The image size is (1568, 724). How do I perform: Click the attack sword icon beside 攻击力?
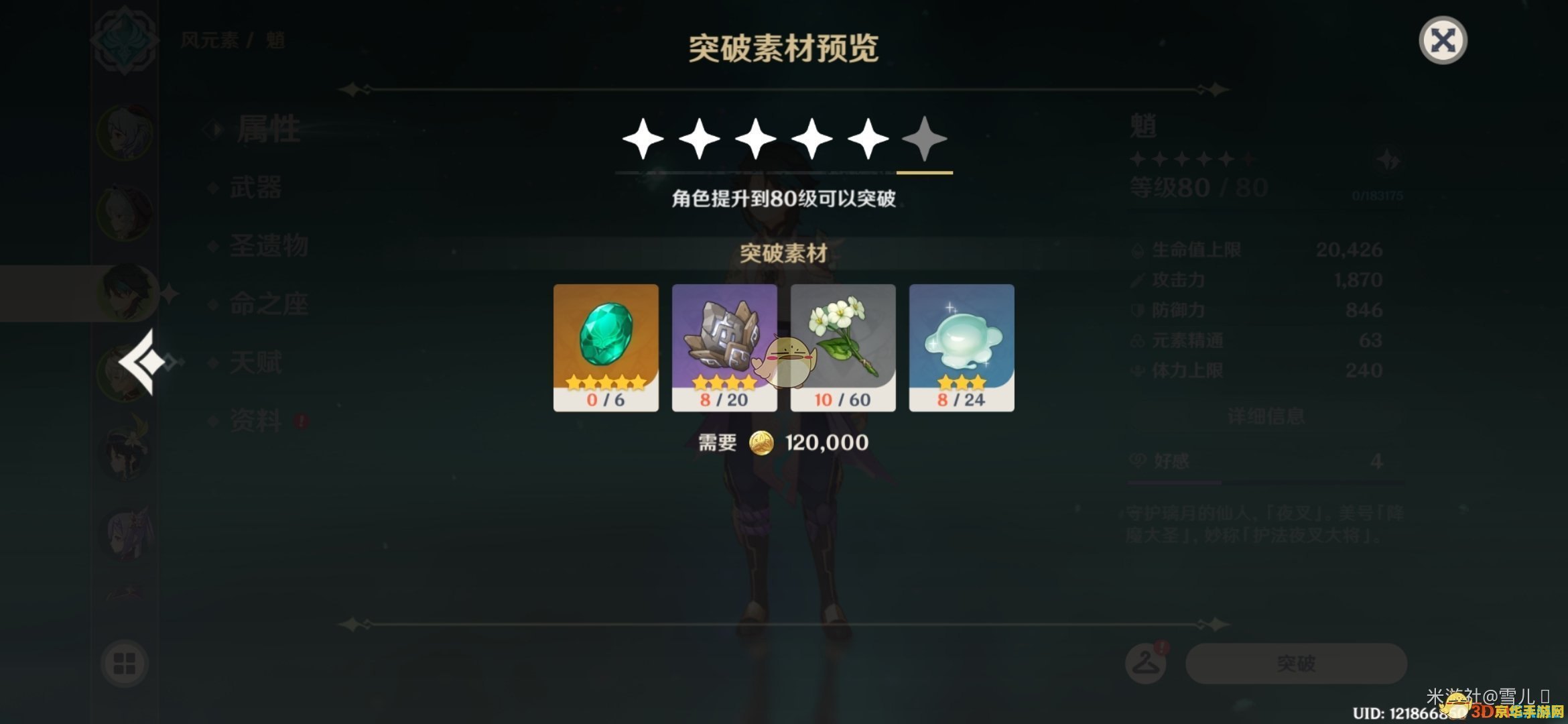tap(1136, 280)
